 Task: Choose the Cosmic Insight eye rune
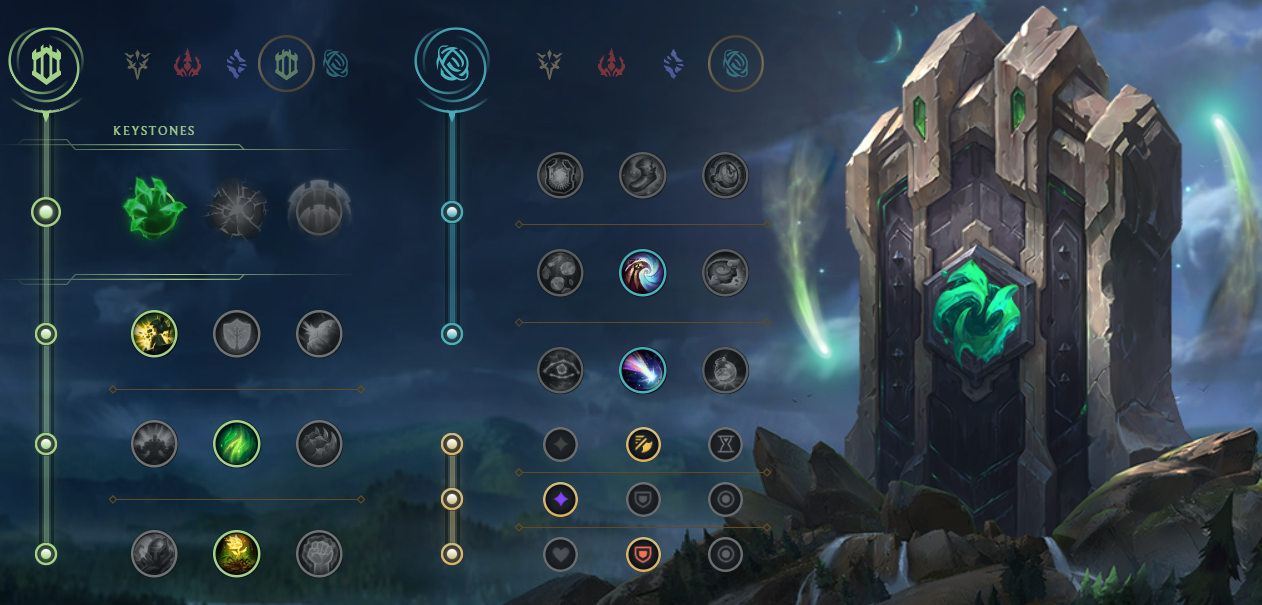[560, 370]
